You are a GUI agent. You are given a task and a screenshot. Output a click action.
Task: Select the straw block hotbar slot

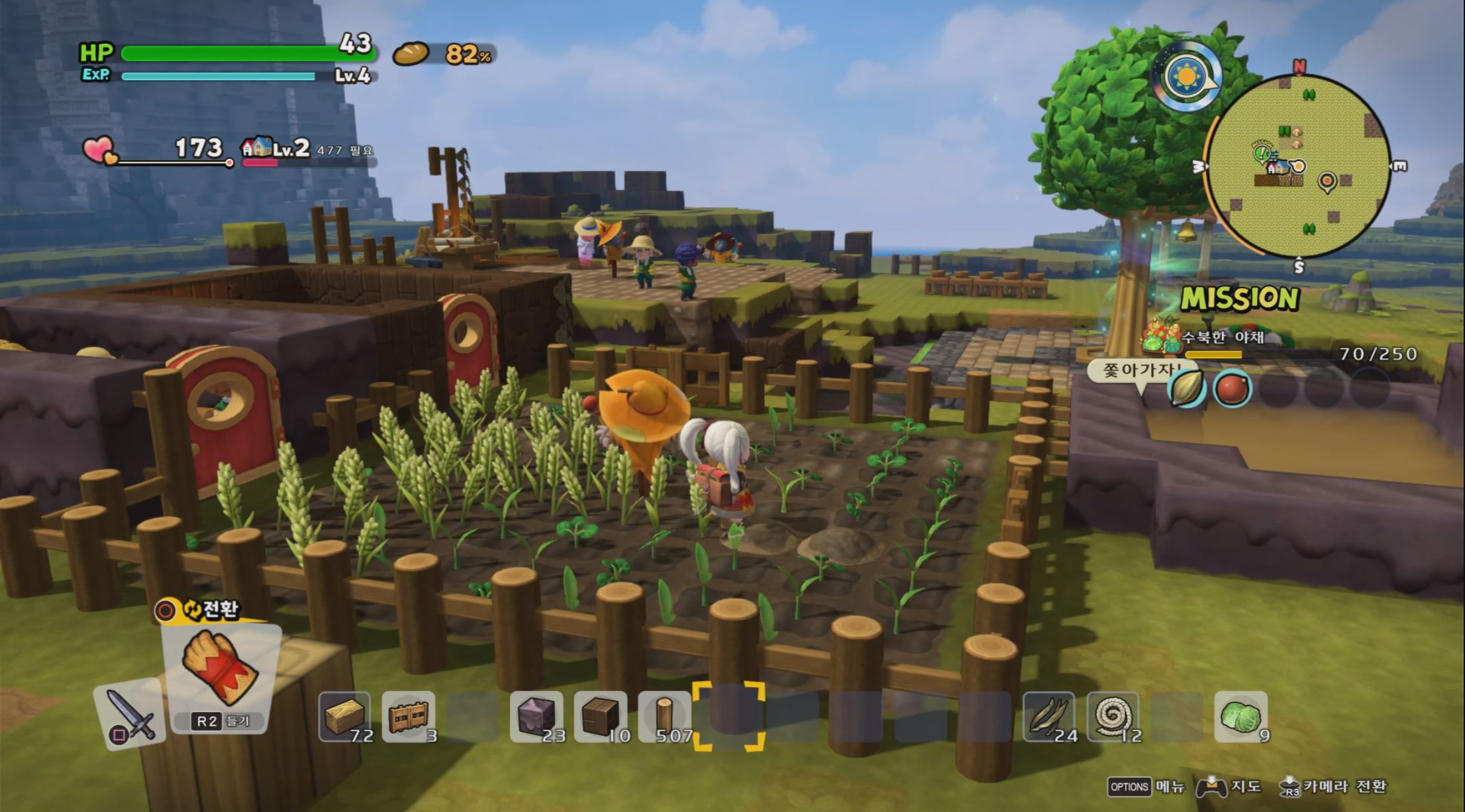pyautogui.click(x=344, y=717)
